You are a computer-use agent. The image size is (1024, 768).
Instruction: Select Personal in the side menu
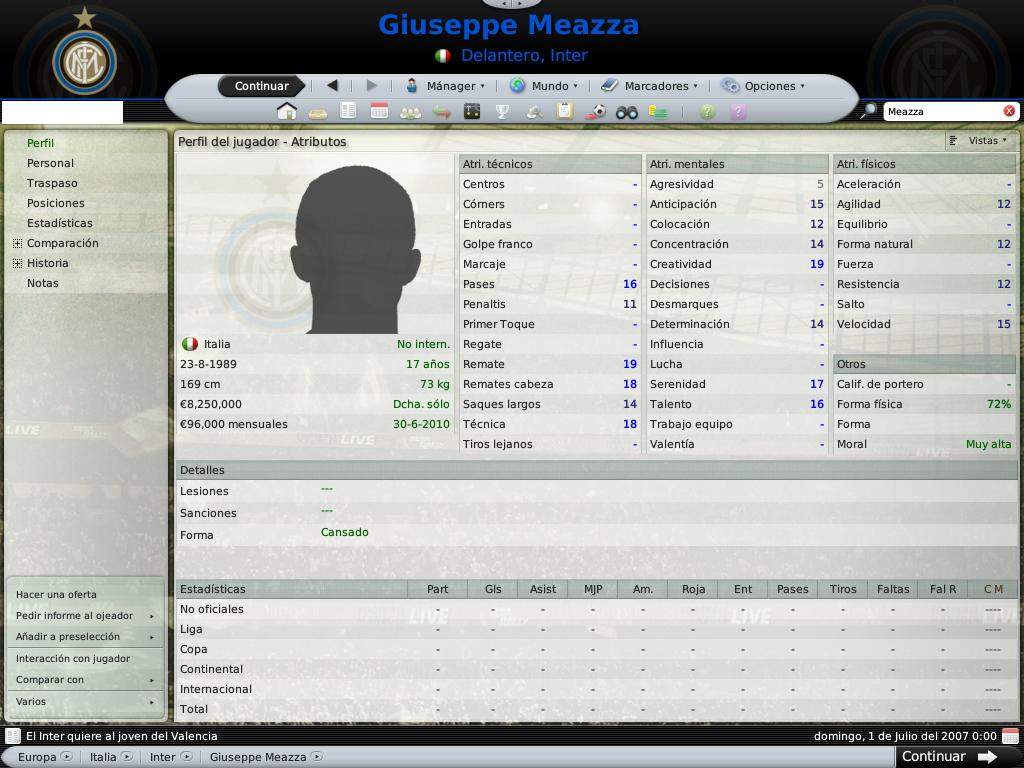50,163
